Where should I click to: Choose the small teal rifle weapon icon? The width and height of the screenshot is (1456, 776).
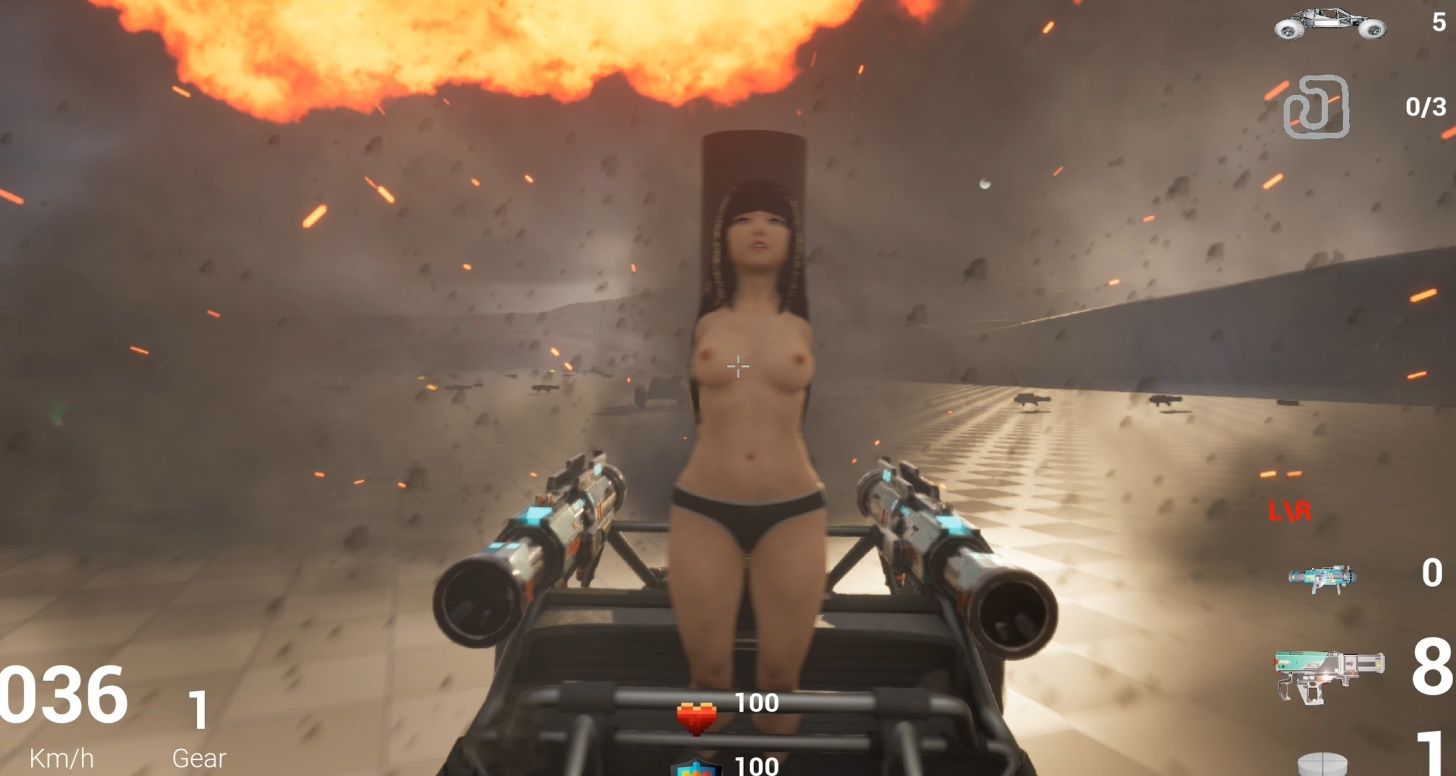click(x=1321, y=577)
